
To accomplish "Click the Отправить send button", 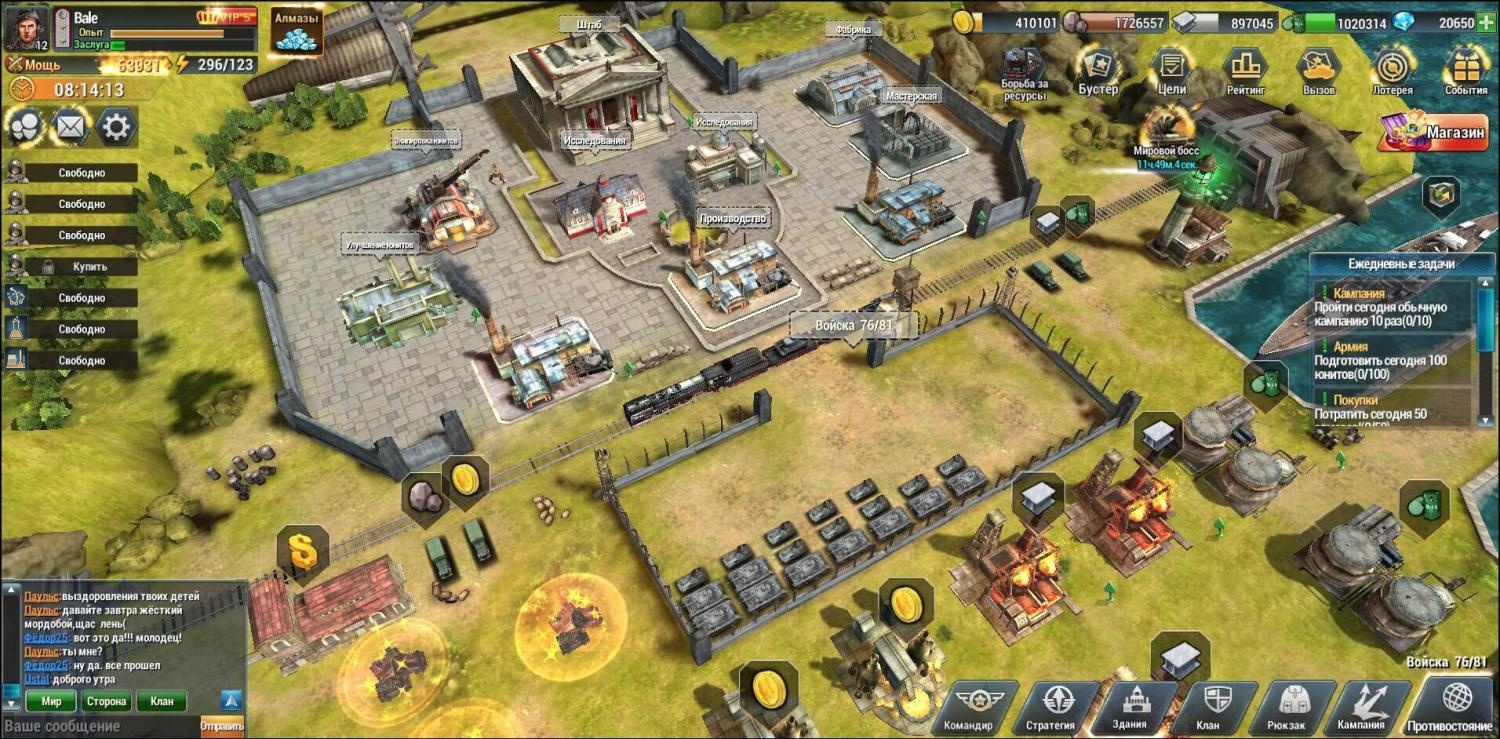I will 222,726.
